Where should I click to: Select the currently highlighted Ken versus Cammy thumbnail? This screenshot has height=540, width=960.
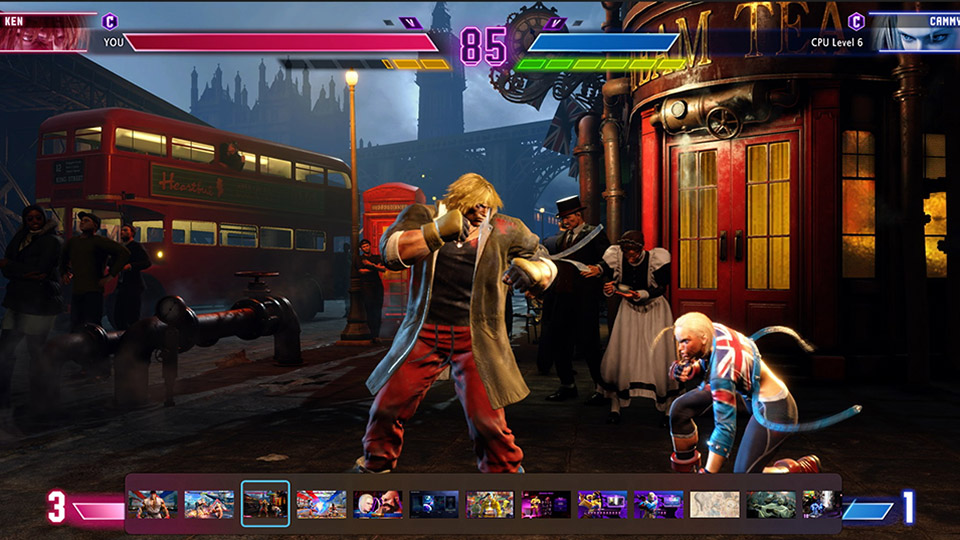tap(265, 504)
